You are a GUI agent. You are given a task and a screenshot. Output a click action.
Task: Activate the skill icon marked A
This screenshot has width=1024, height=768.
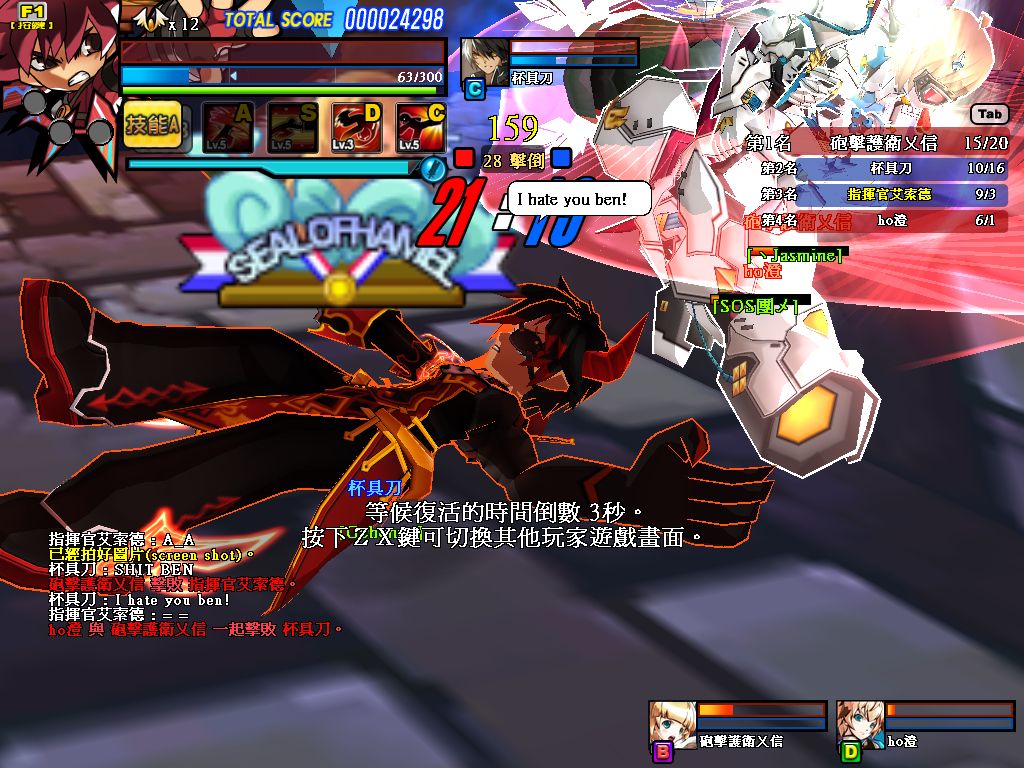click(228, 127)
